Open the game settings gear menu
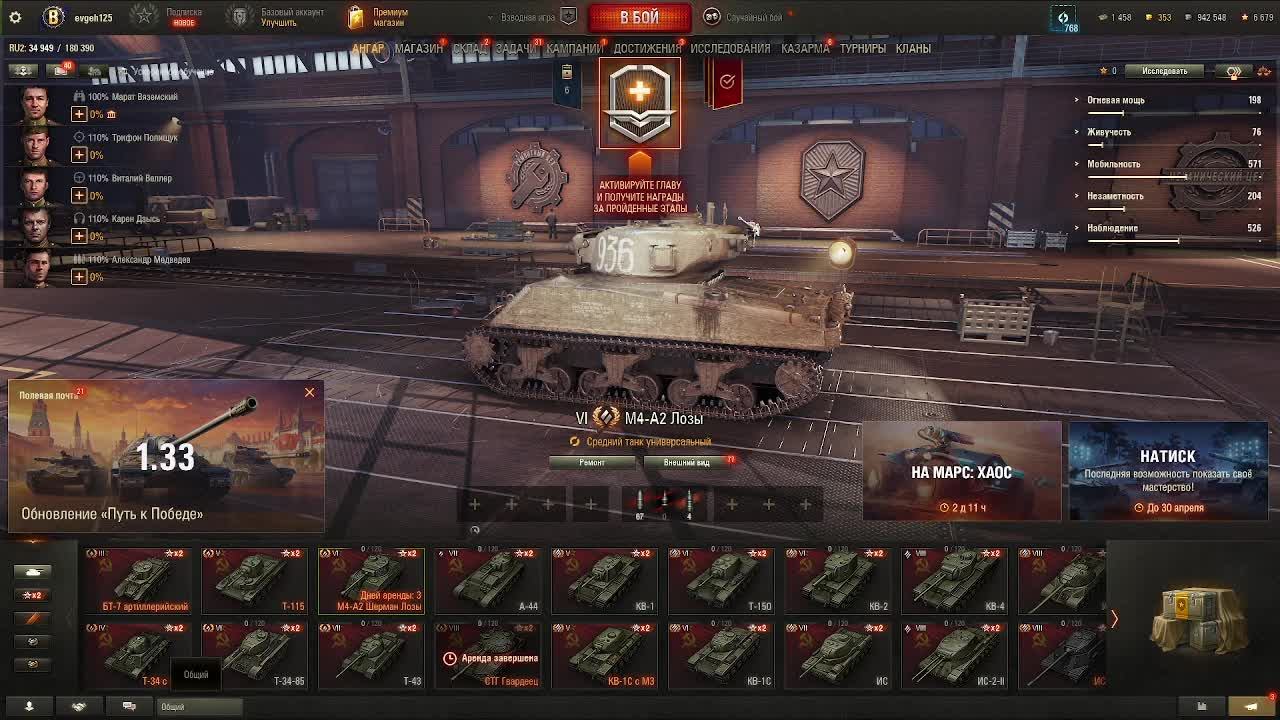Screen dimensions: 1280x720 click(14, 16)
